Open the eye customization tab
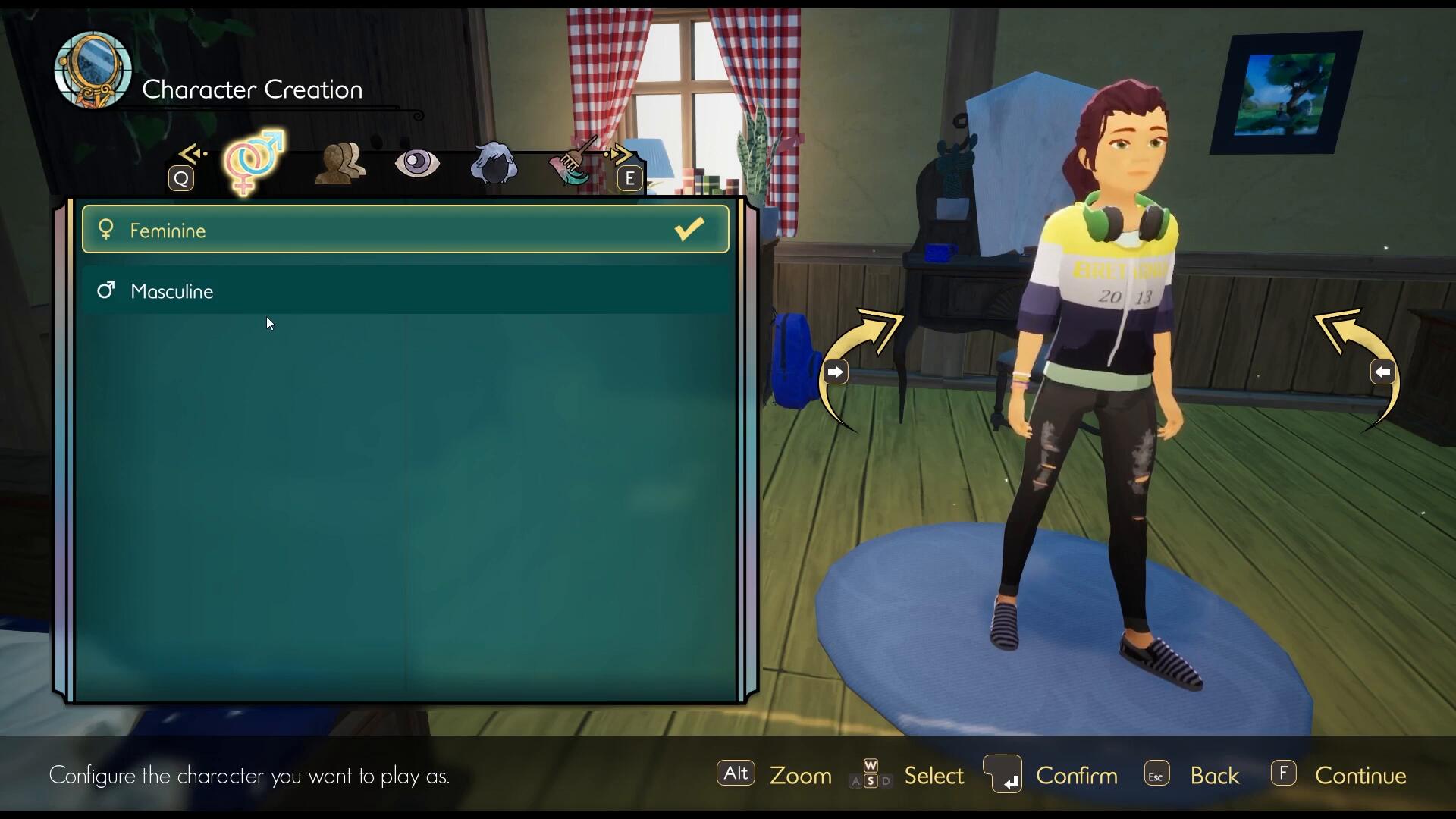 click(x=417, y=162)
